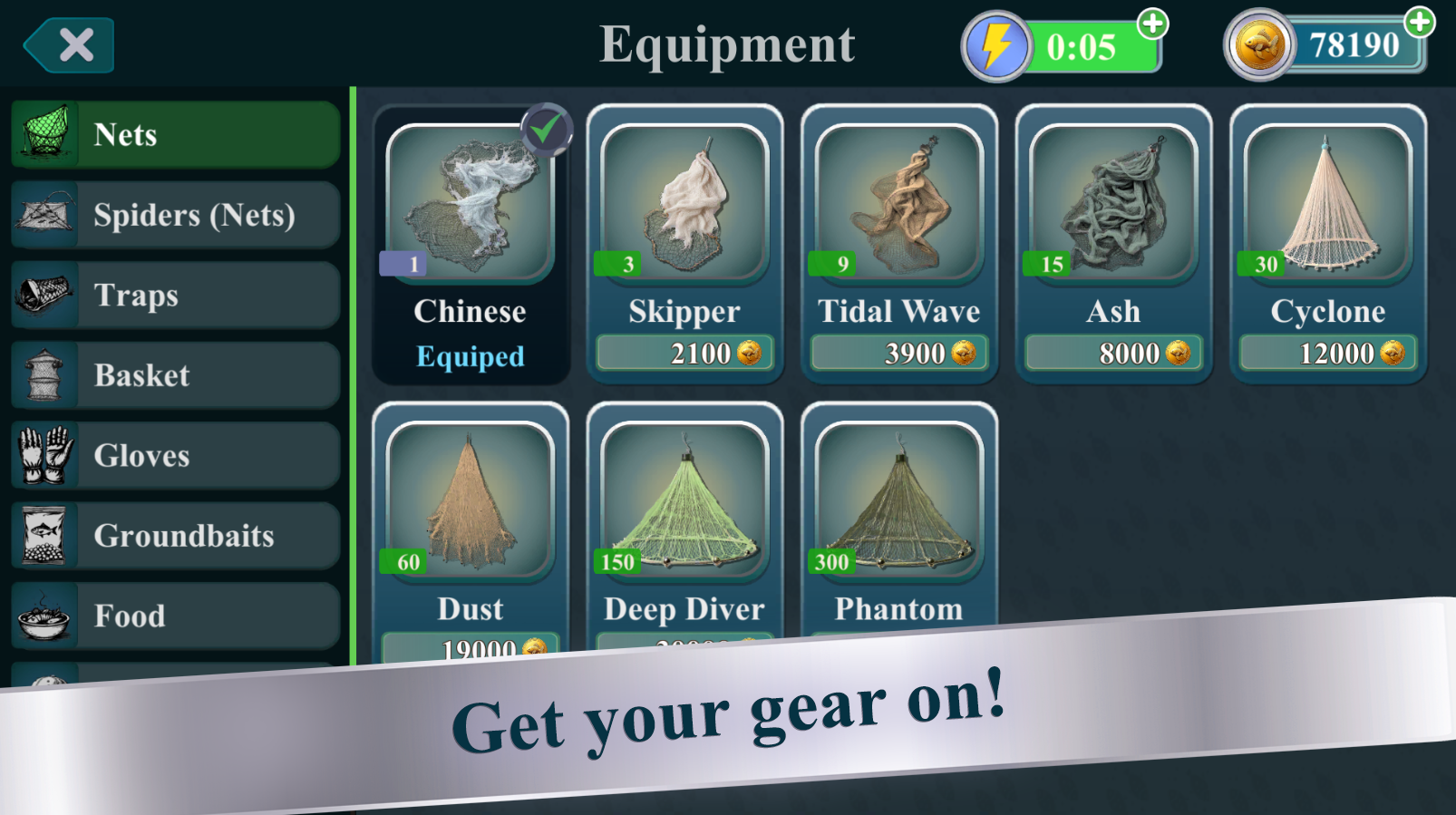Show the Traps category

[x=176, y=296]
